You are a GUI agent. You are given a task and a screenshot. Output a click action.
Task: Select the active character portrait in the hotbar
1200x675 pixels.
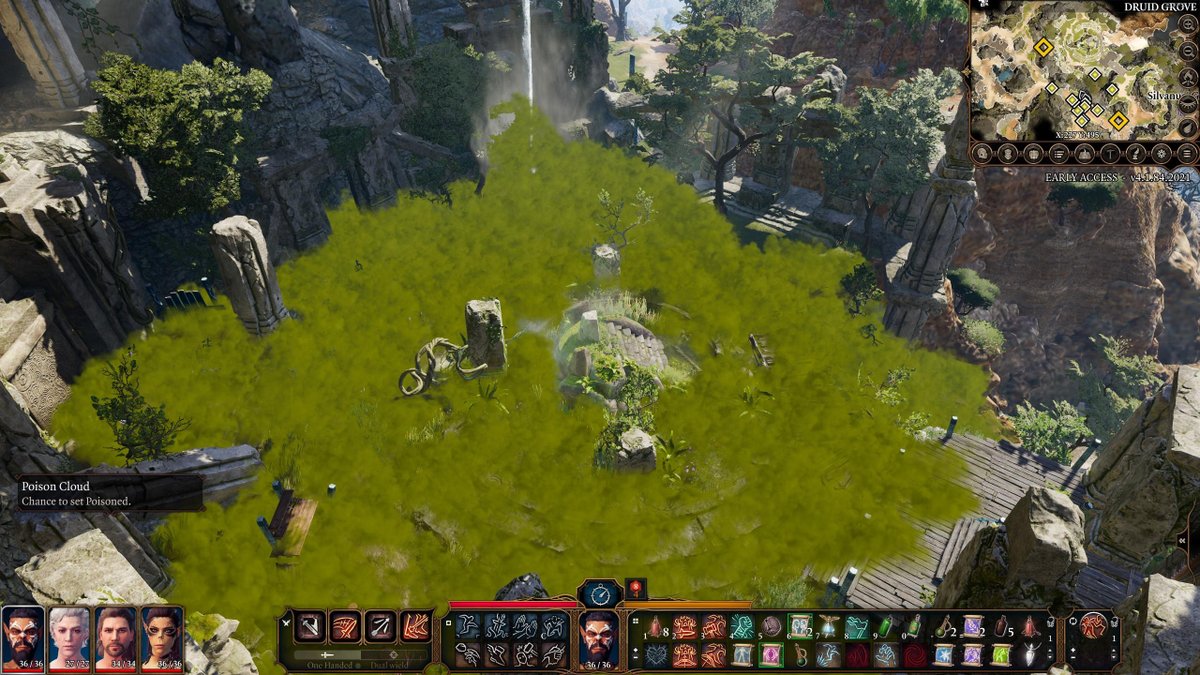click(x=598, y=638)
